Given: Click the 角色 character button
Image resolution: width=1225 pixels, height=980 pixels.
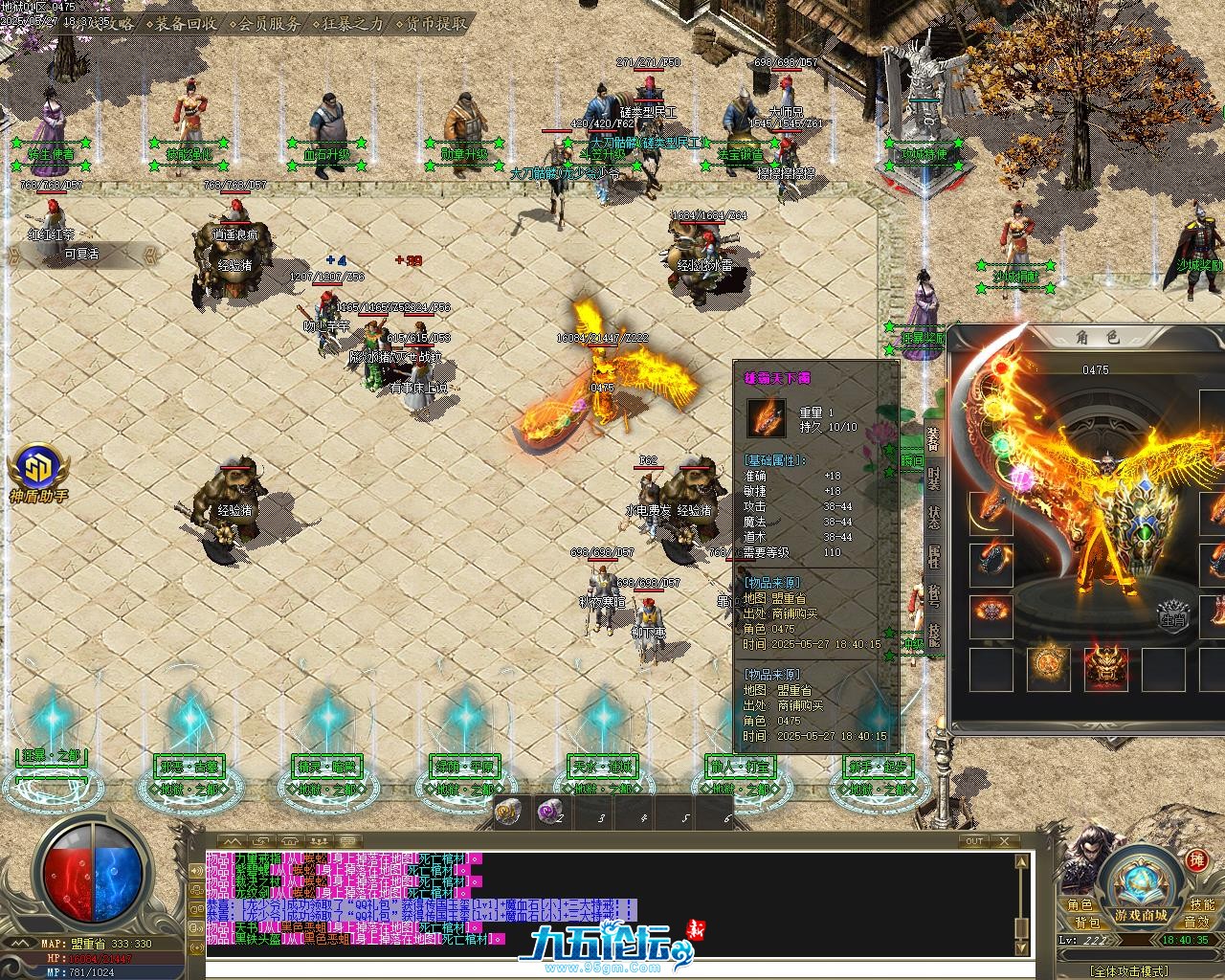Looking at the screenshot, I should [1080, 905].
